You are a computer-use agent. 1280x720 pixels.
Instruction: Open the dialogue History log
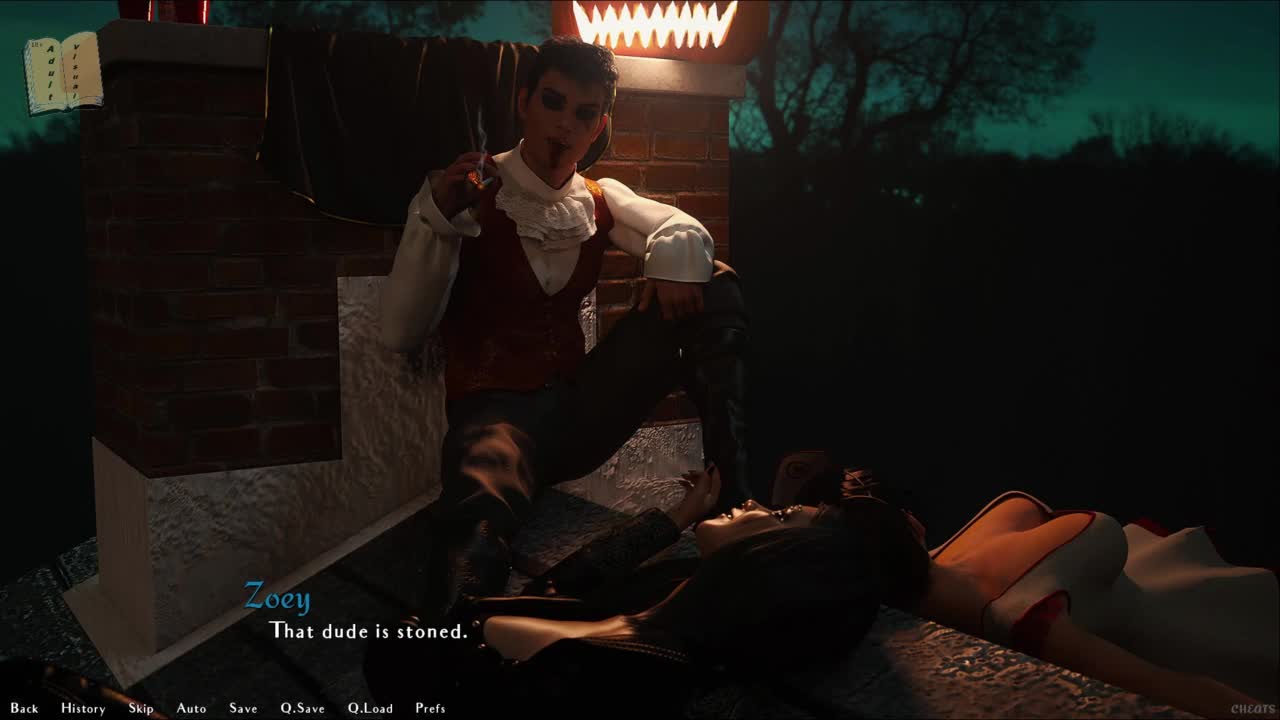83,708
